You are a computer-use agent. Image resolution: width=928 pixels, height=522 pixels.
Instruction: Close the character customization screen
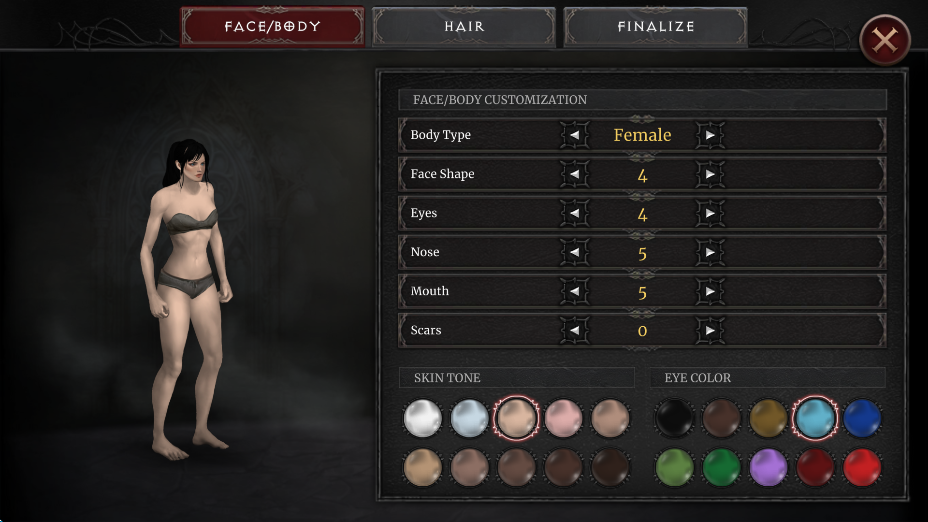point(884,41)
